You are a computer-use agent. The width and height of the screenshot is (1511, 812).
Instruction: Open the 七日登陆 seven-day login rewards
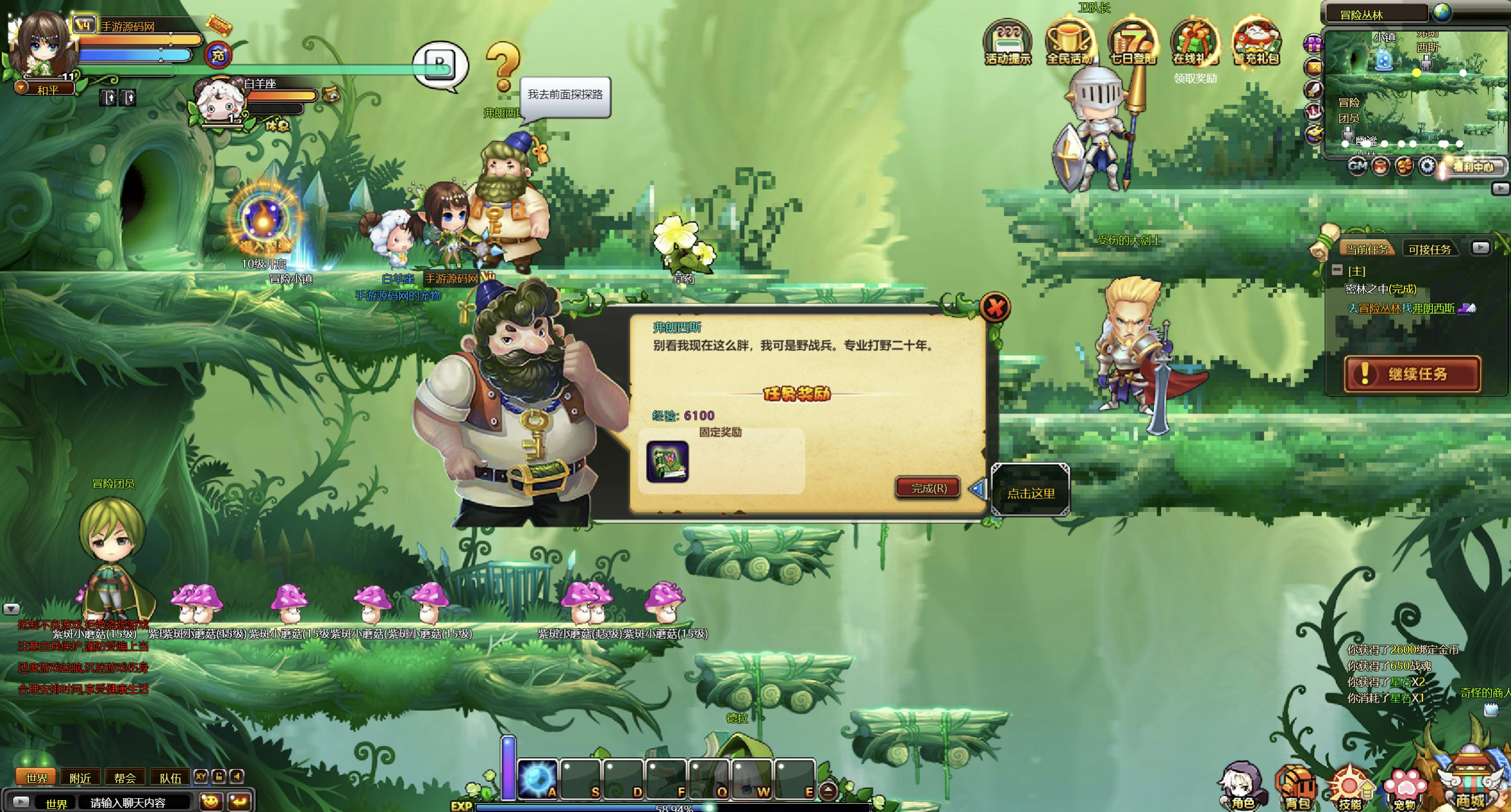[1132, 43]
